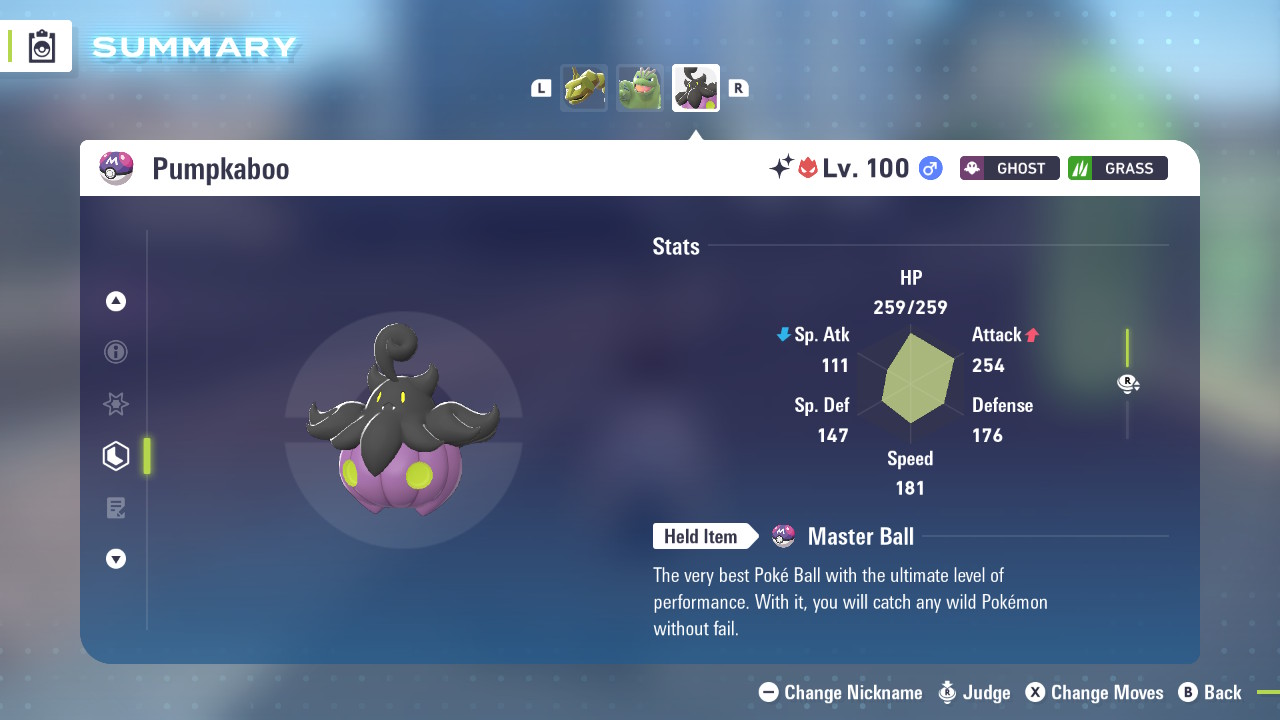
Task: Click the up arrow in the page sidebar
Action: click(116, 301)
